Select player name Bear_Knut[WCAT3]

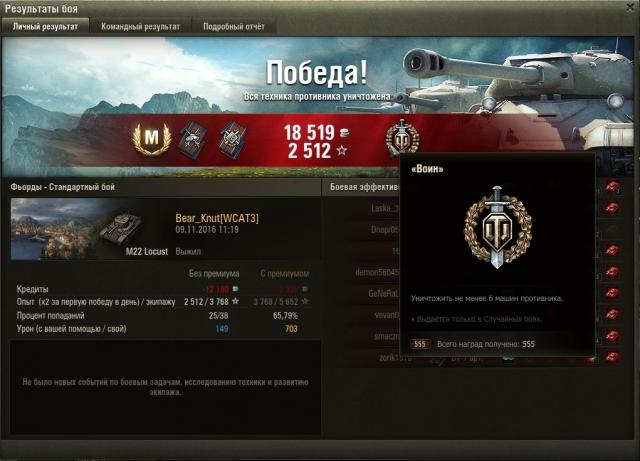click(217, 217)
